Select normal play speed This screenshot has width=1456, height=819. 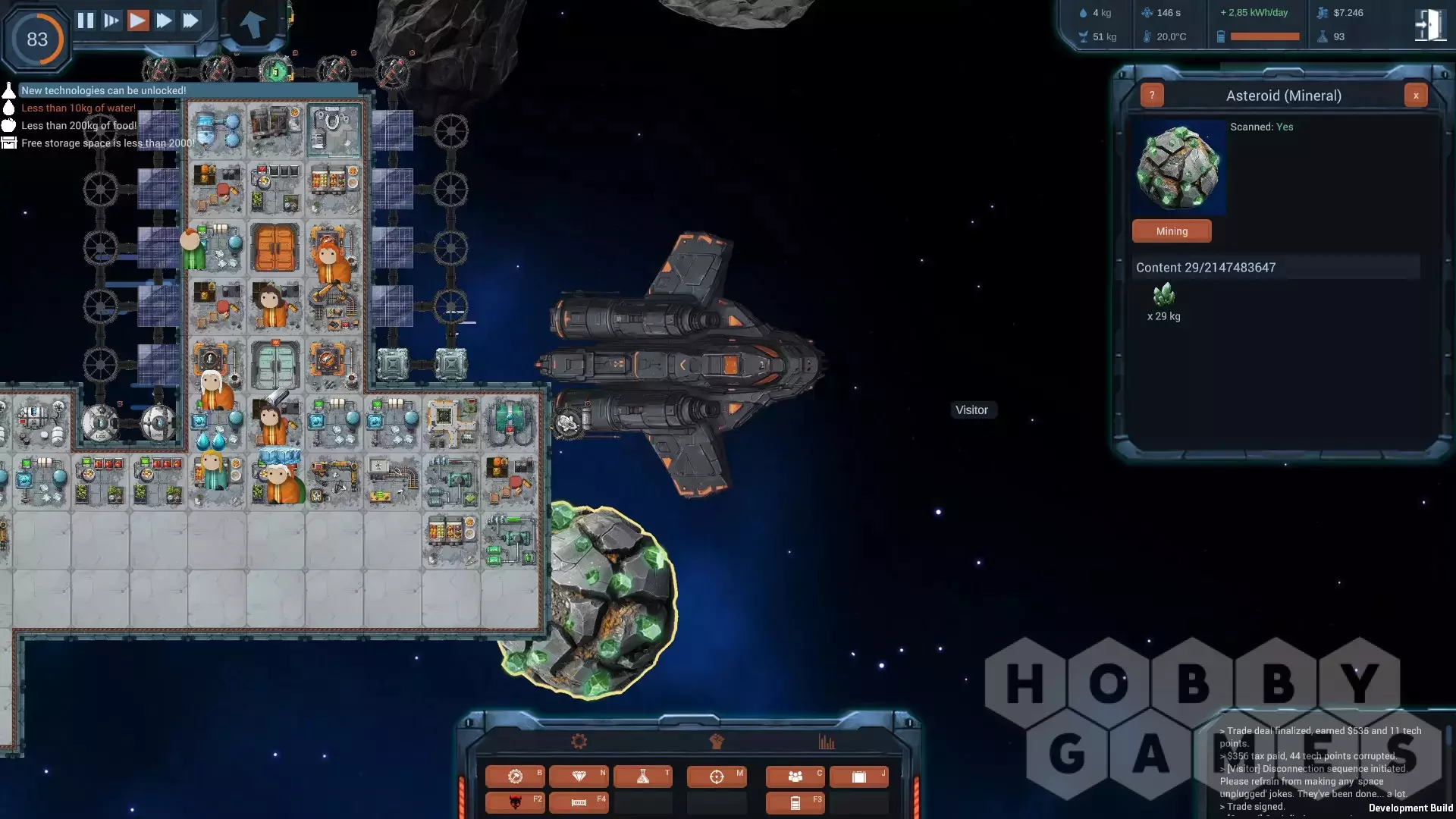[138, 20]
